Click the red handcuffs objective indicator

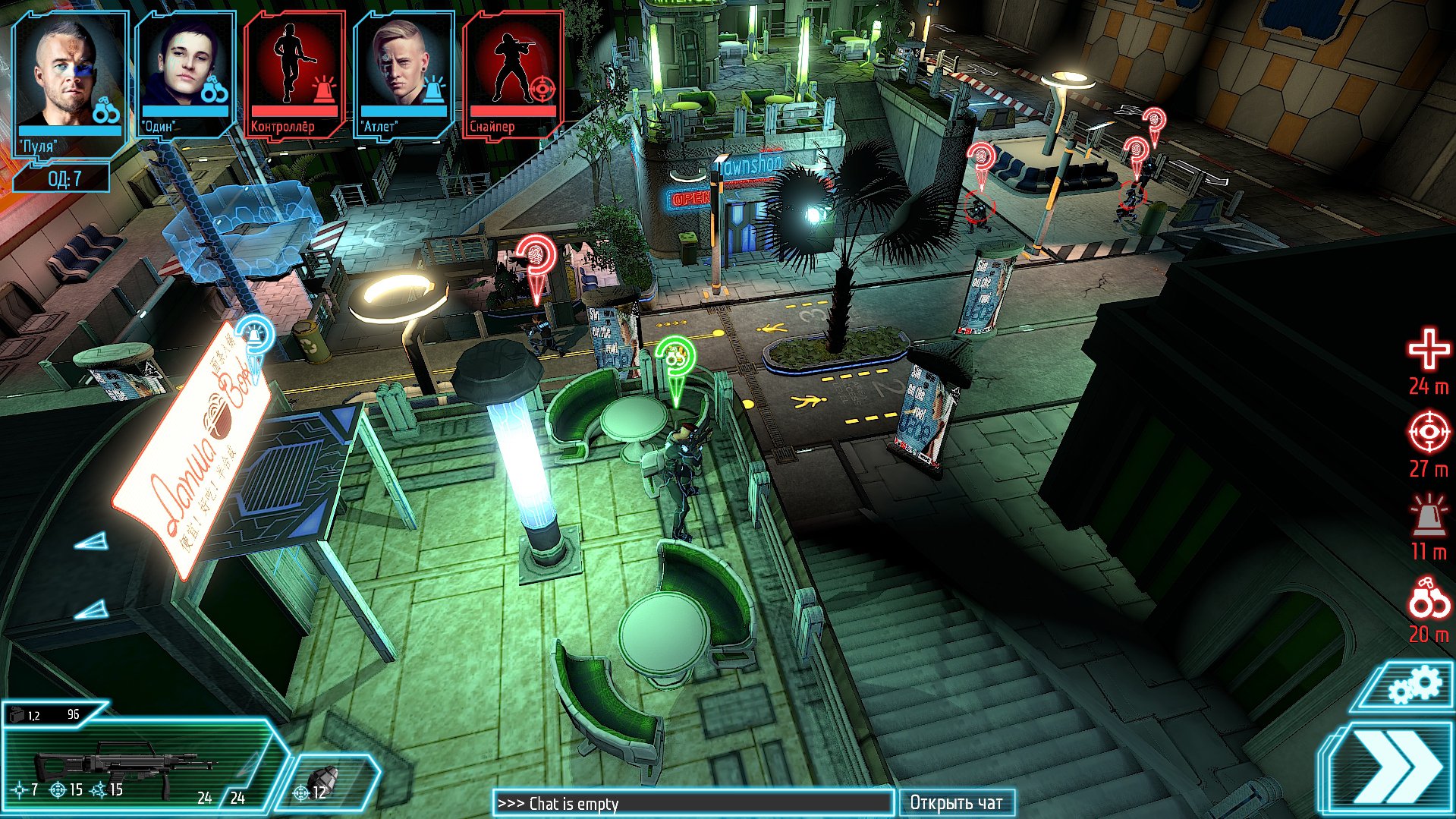click(1428, 600)
